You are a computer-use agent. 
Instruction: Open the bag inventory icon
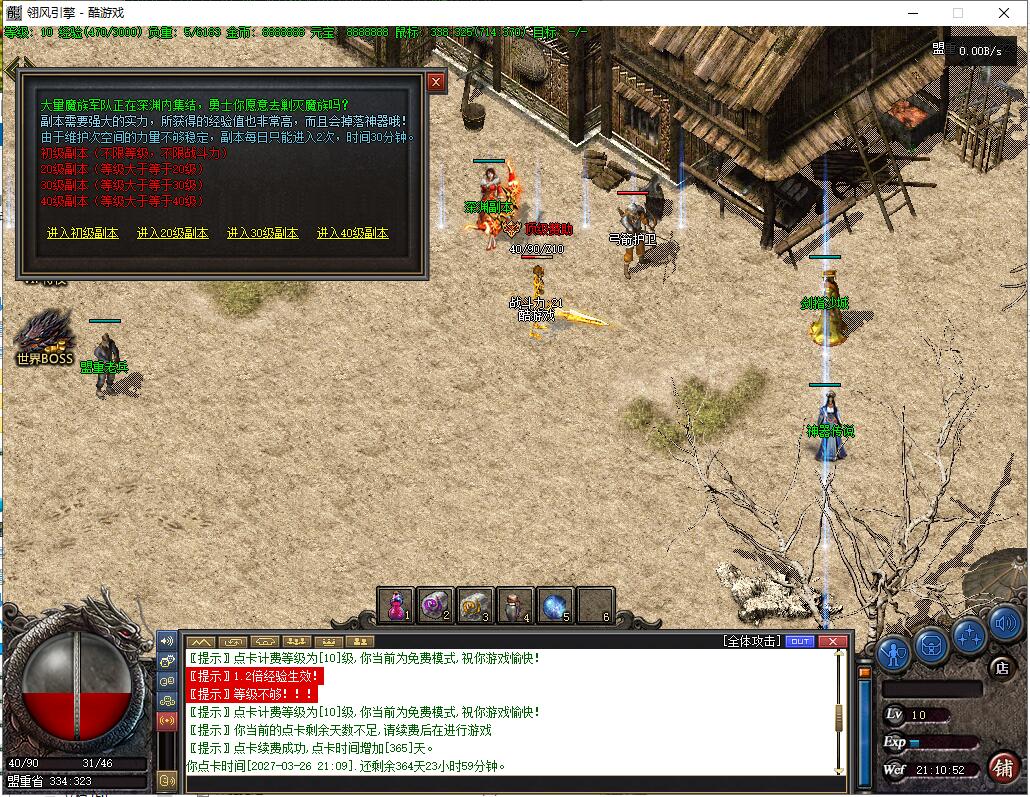931,644
